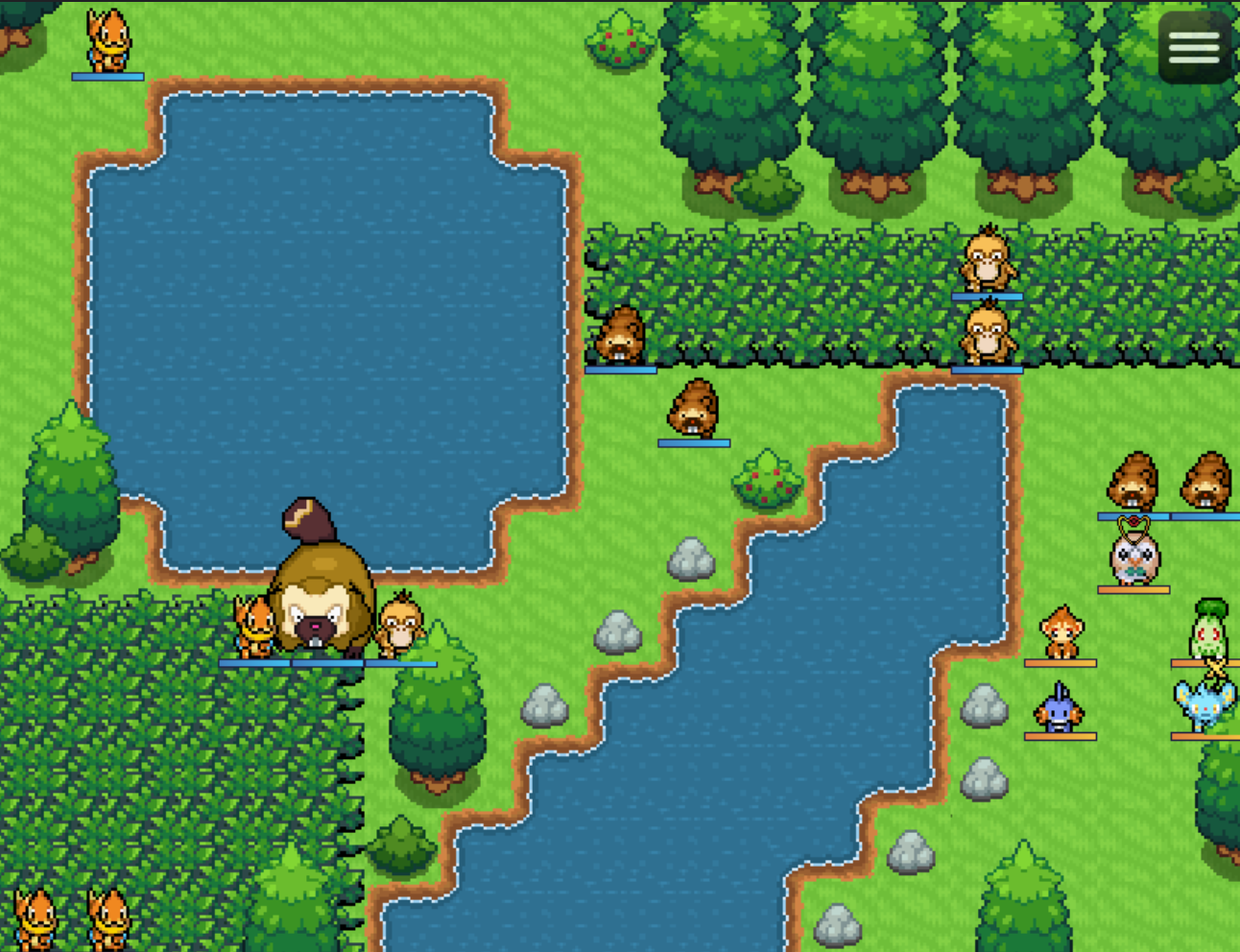Open the menu button with three horizontal lines
The height and width of the screenshot is (952, 1240).
(x=1193, y=46)
